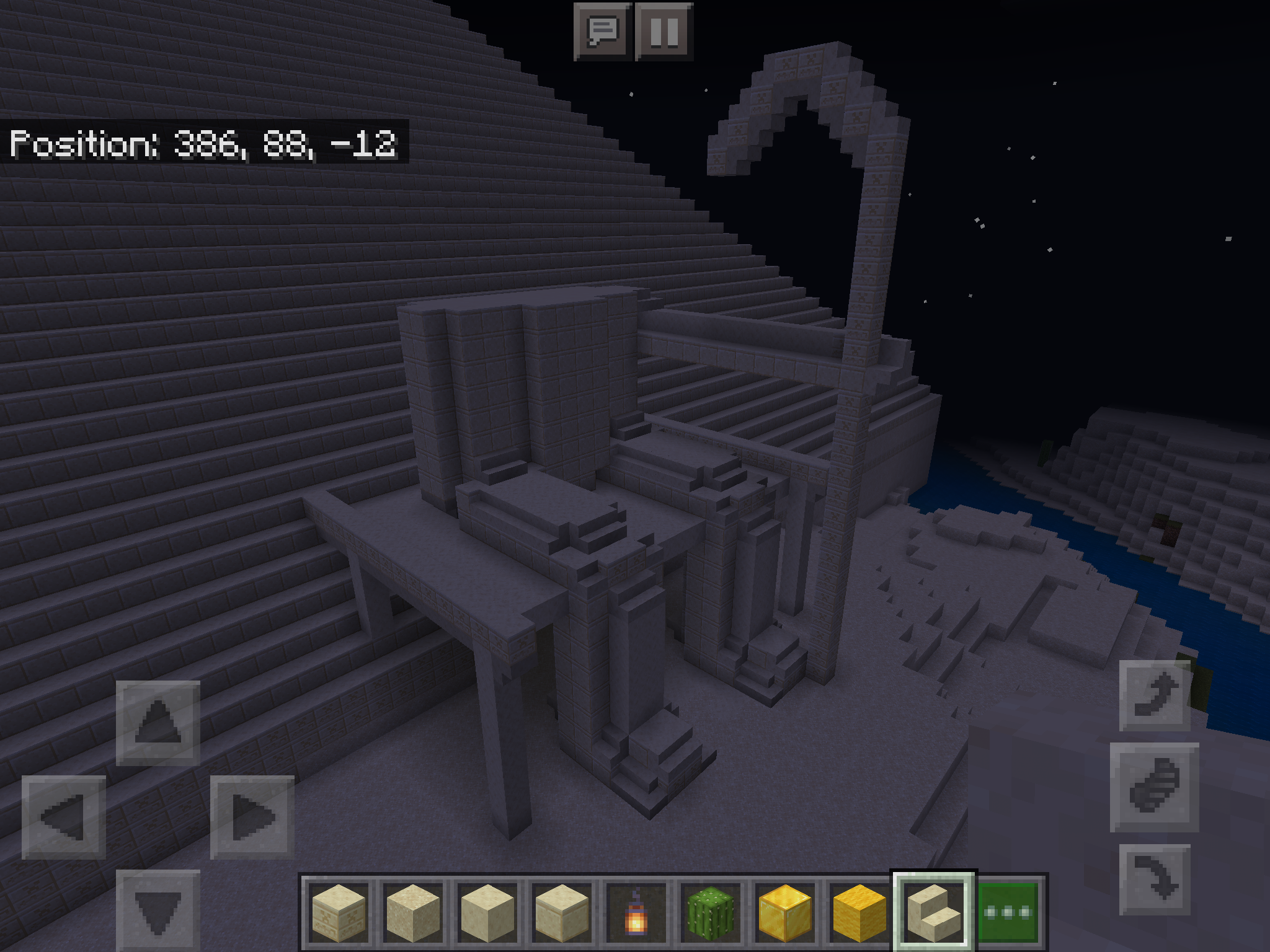This screenshot has height=952, width=1270.
Task: Equip the lantern from the hotbar
Action: [x=636, y=911]
